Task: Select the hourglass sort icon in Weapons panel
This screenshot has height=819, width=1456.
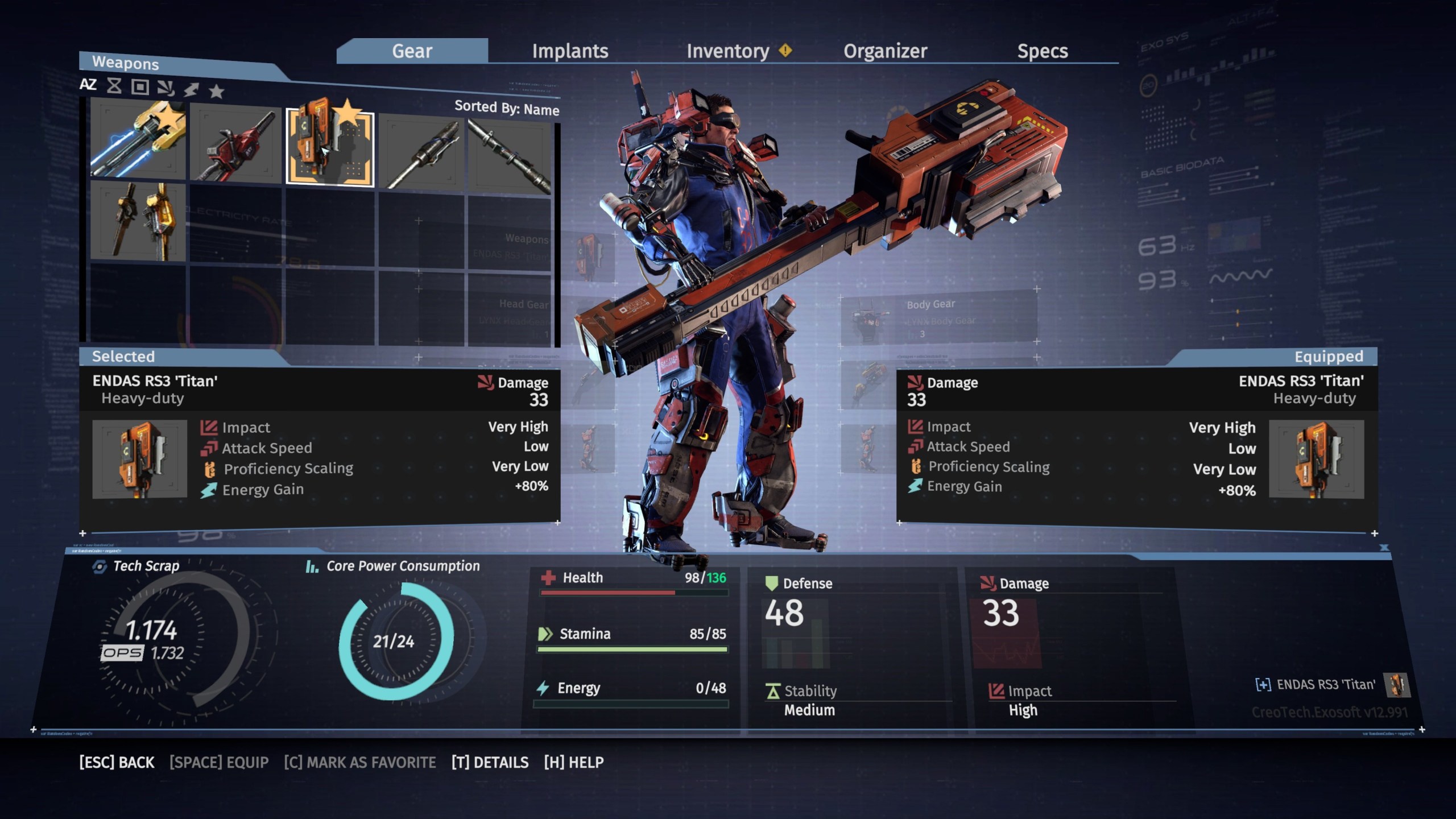Action: 114,86
